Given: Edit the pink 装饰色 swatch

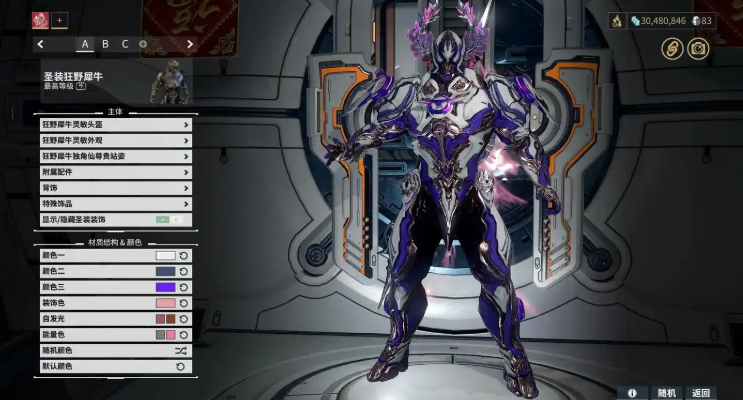Looking at the screenshot, I should click(165, 303).
